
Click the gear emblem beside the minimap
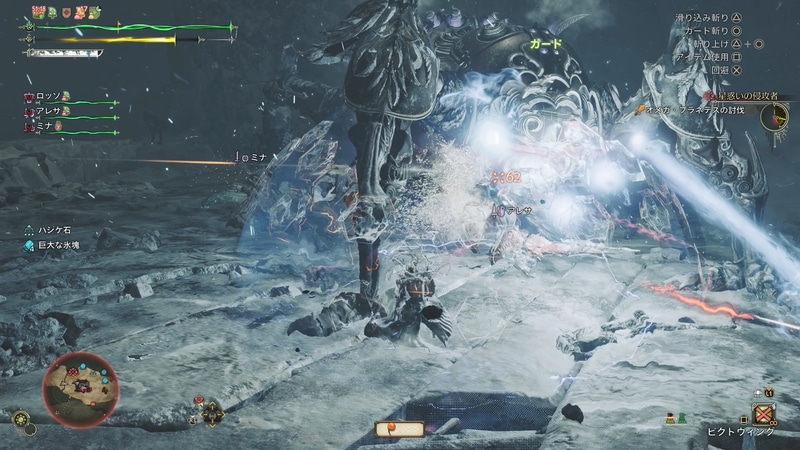tap(23, 420)
